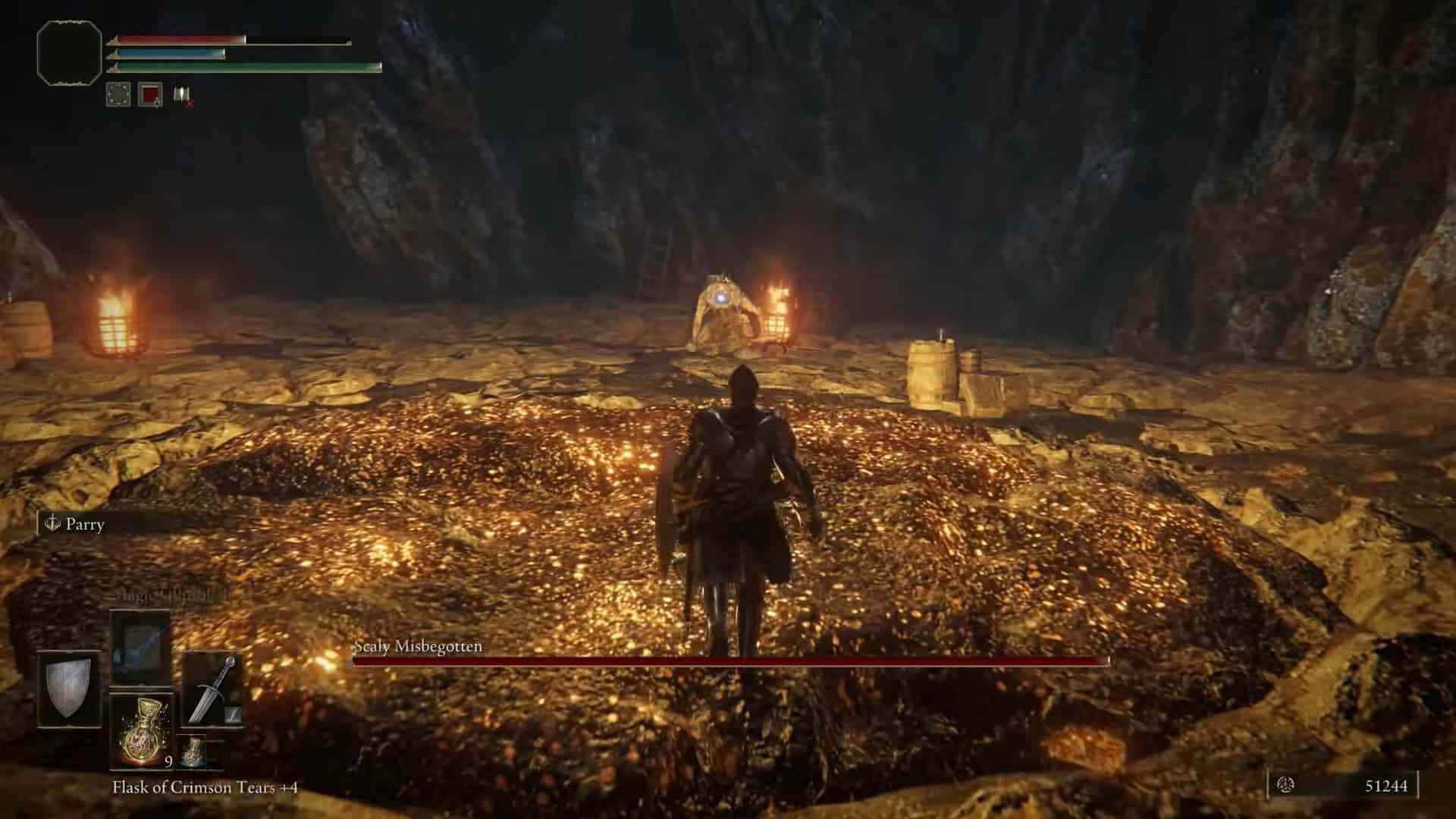Click the map-unavailable icon with red X
1456x819 pixels.
coord(182,95)
